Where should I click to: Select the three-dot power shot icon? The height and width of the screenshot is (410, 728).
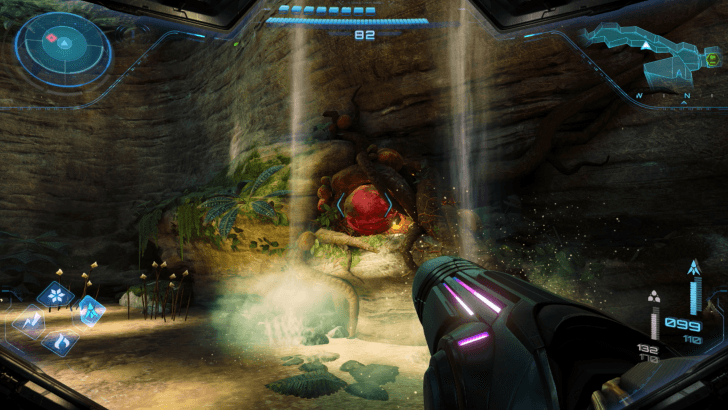[655, 296]
